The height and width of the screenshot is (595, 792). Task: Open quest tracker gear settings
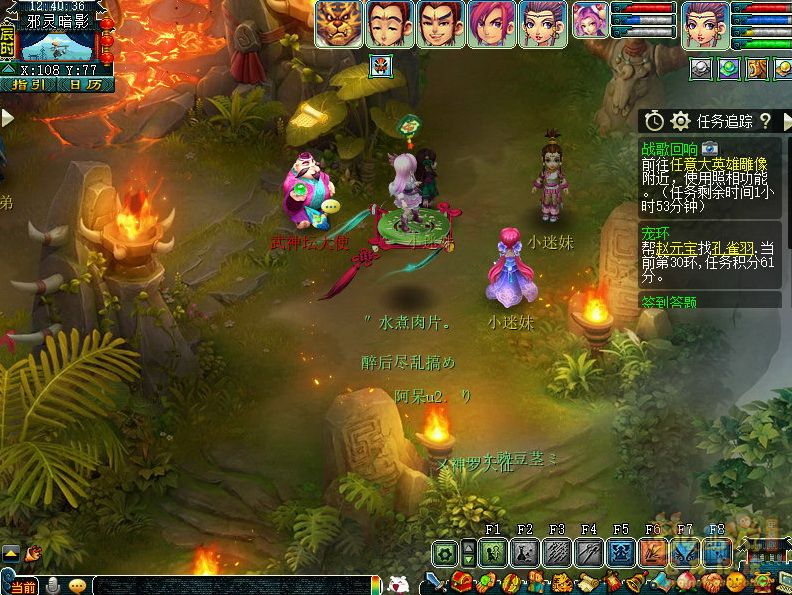681,121
